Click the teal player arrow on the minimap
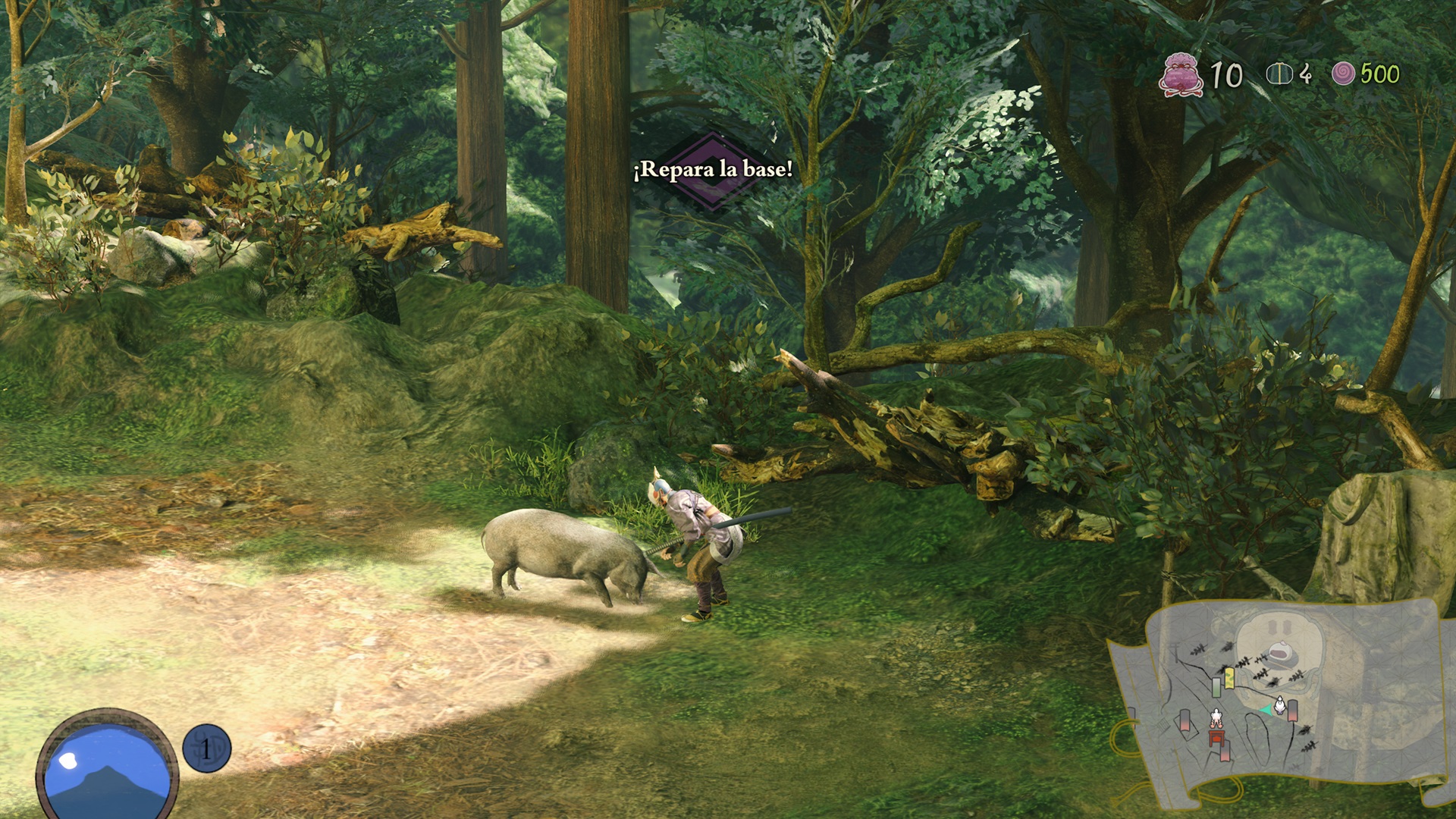This screenshot has width=1456, height=819. [x=1265, y=710]
